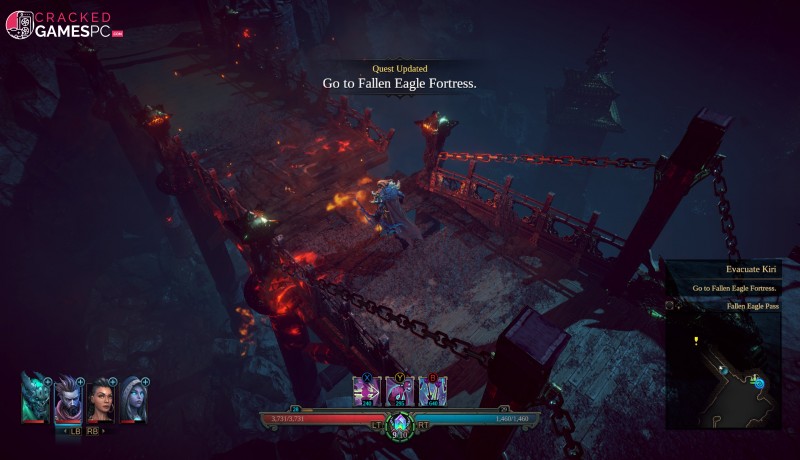The width and height of the screenshot is (800, 460).
Task: Click the blue swirl portal marker on minimap
Action: click(758, 382)
